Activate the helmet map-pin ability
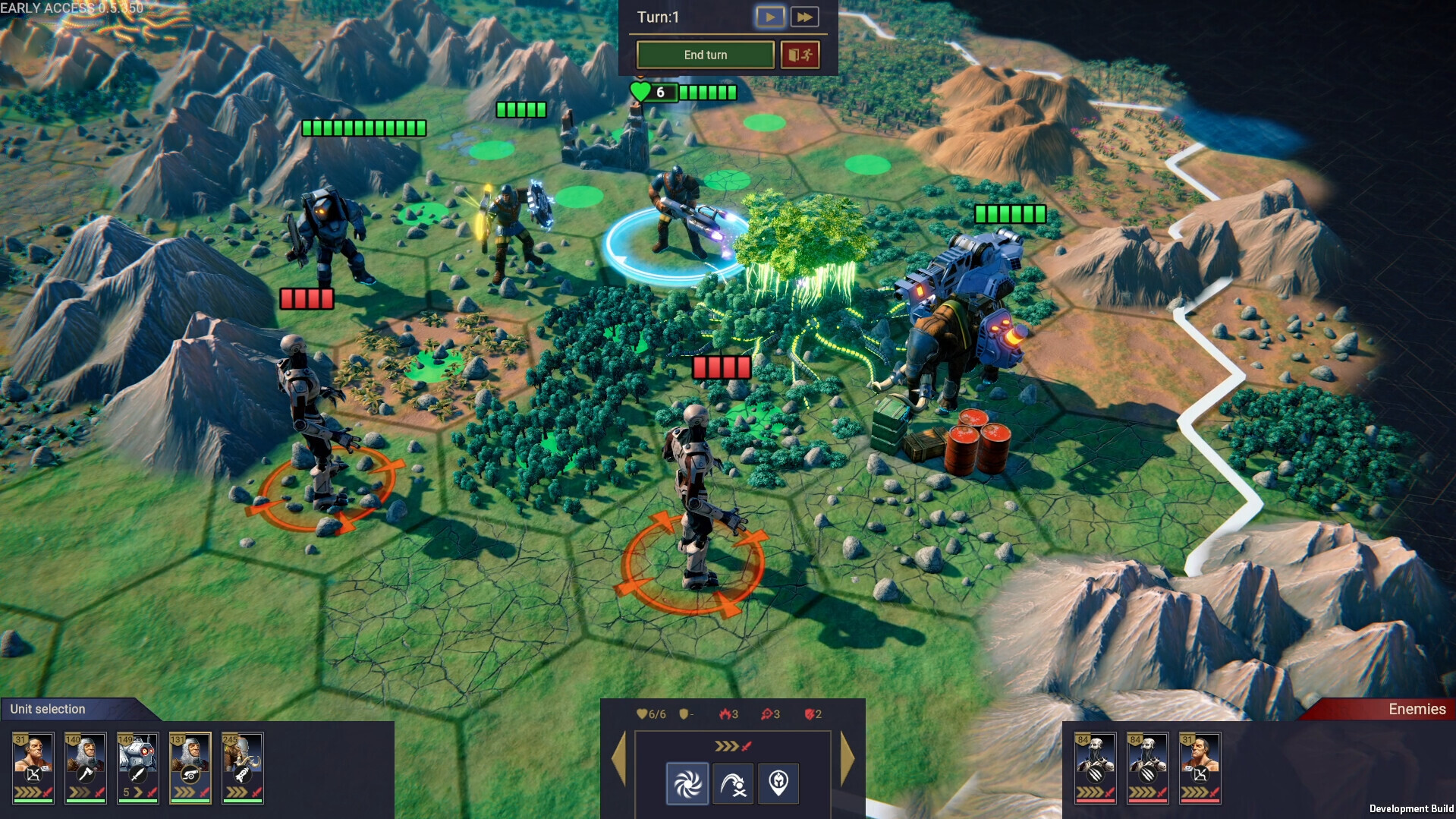 pos(778,783)
